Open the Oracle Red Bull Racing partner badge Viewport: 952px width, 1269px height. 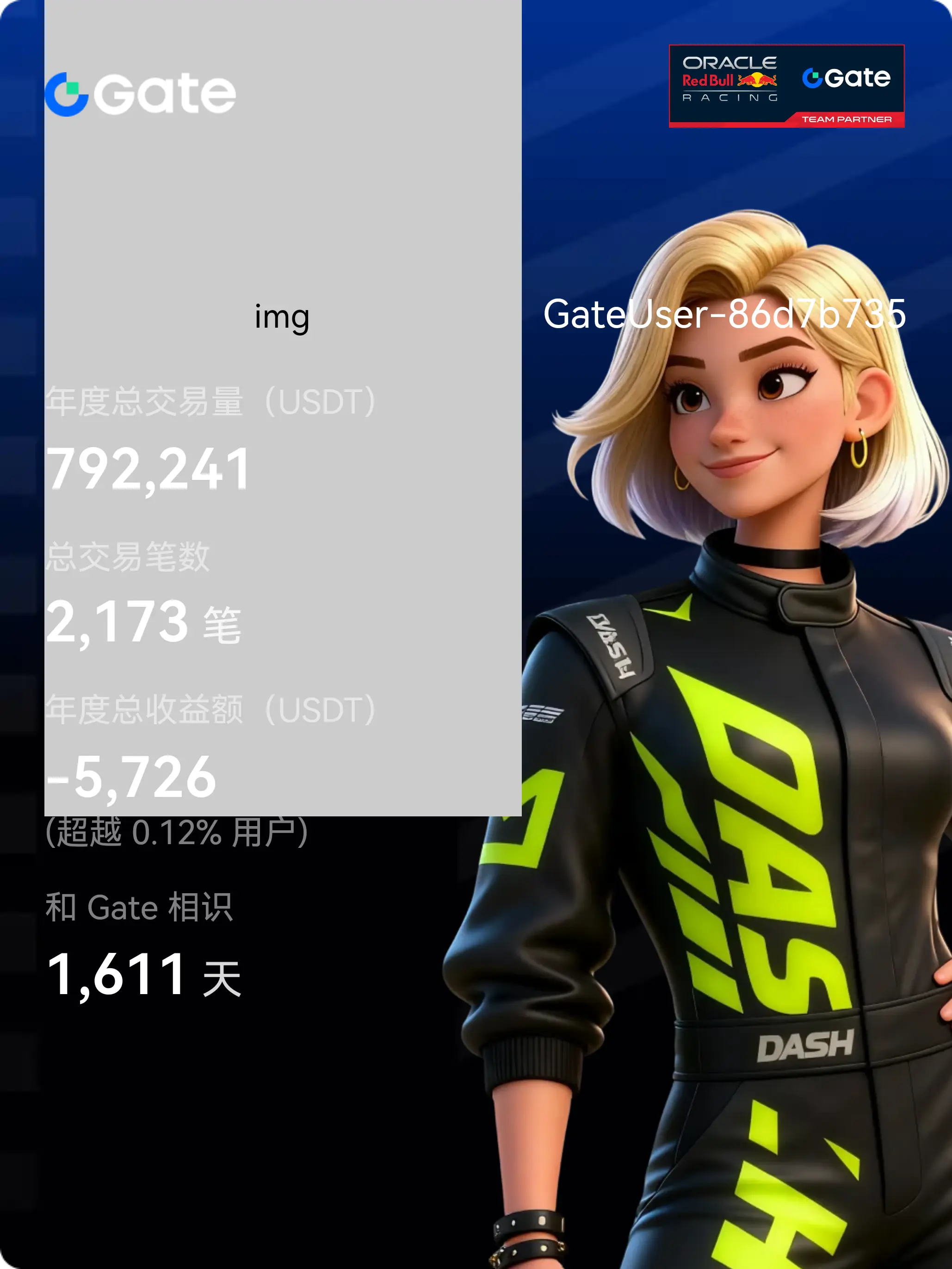pos(786,86)
